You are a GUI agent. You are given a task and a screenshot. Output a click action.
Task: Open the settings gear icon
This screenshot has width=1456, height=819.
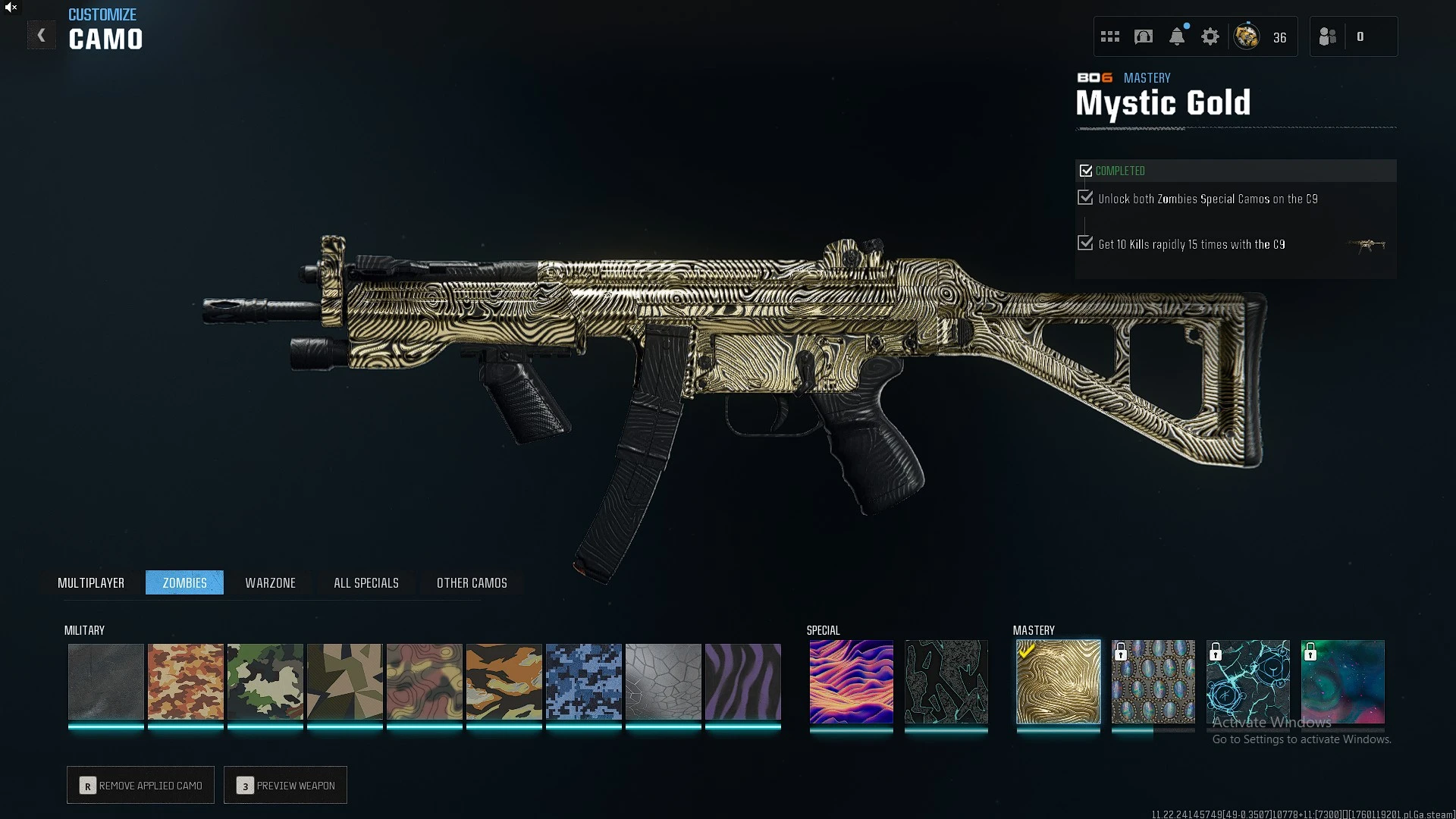tap(1210, 36)
